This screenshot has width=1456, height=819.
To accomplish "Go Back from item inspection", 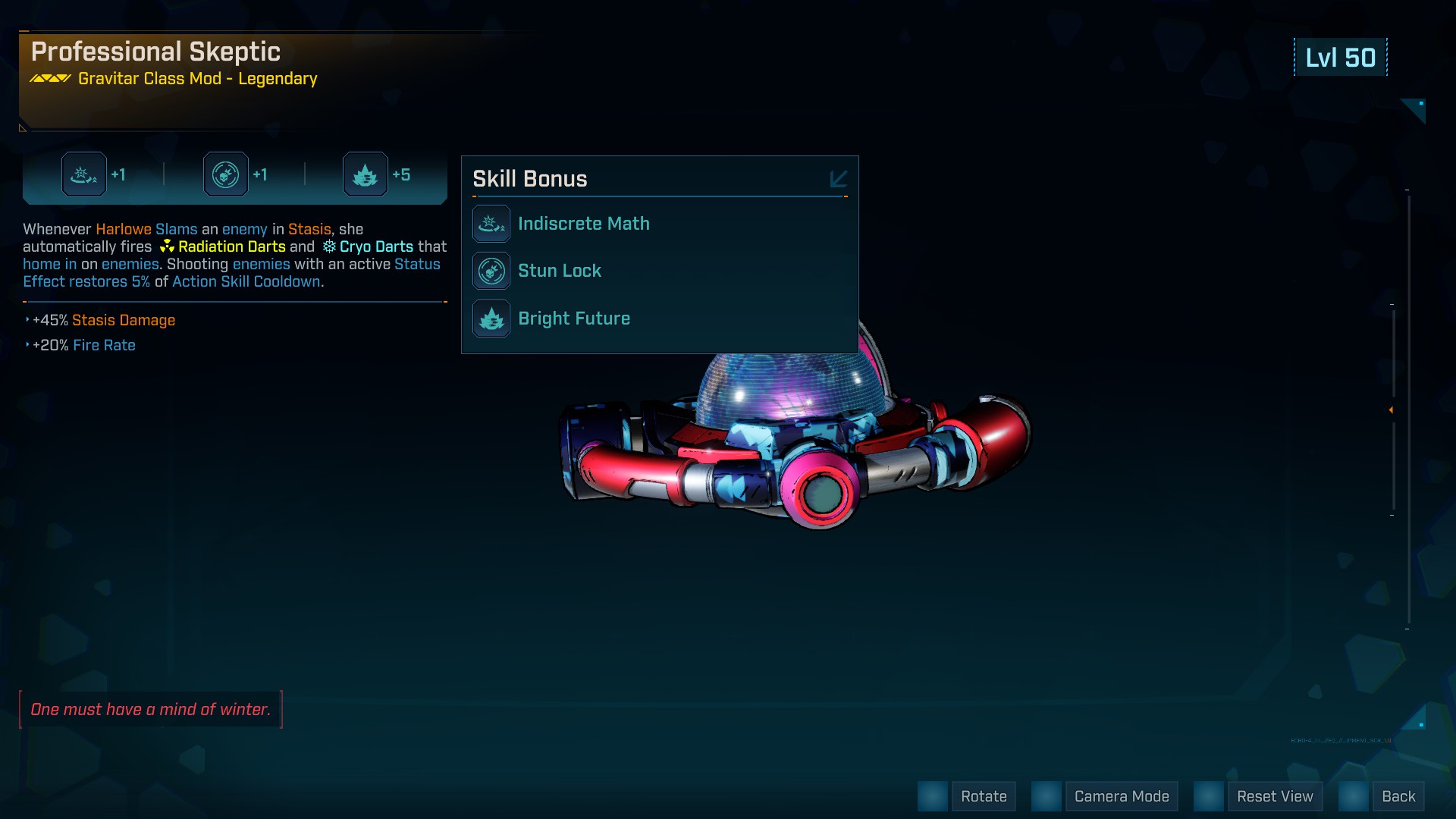I will (1398, 796).
